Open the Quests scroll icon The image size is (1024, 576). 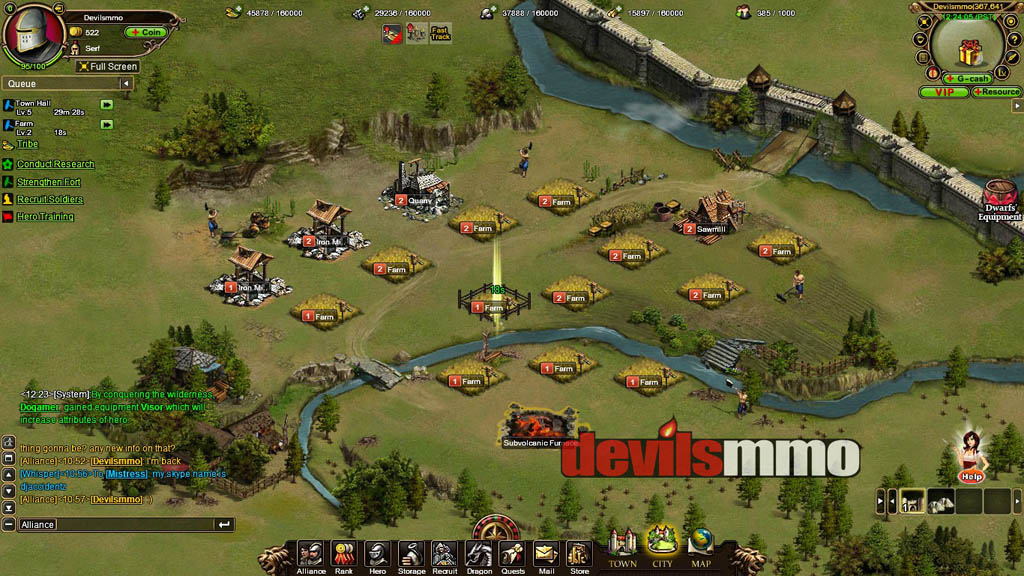click(512, 555)
